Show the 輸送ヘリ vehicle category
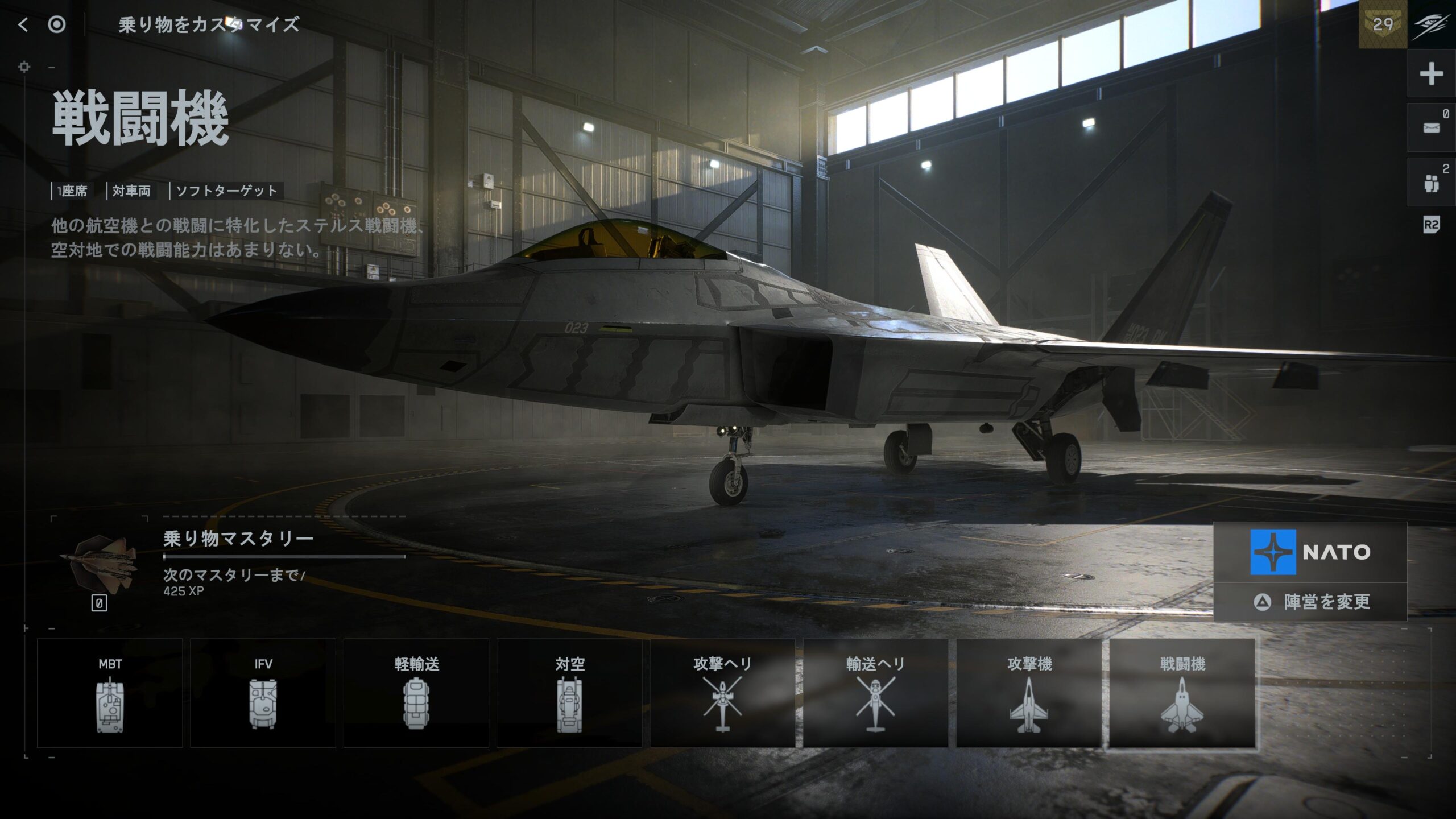 (875, 693)
